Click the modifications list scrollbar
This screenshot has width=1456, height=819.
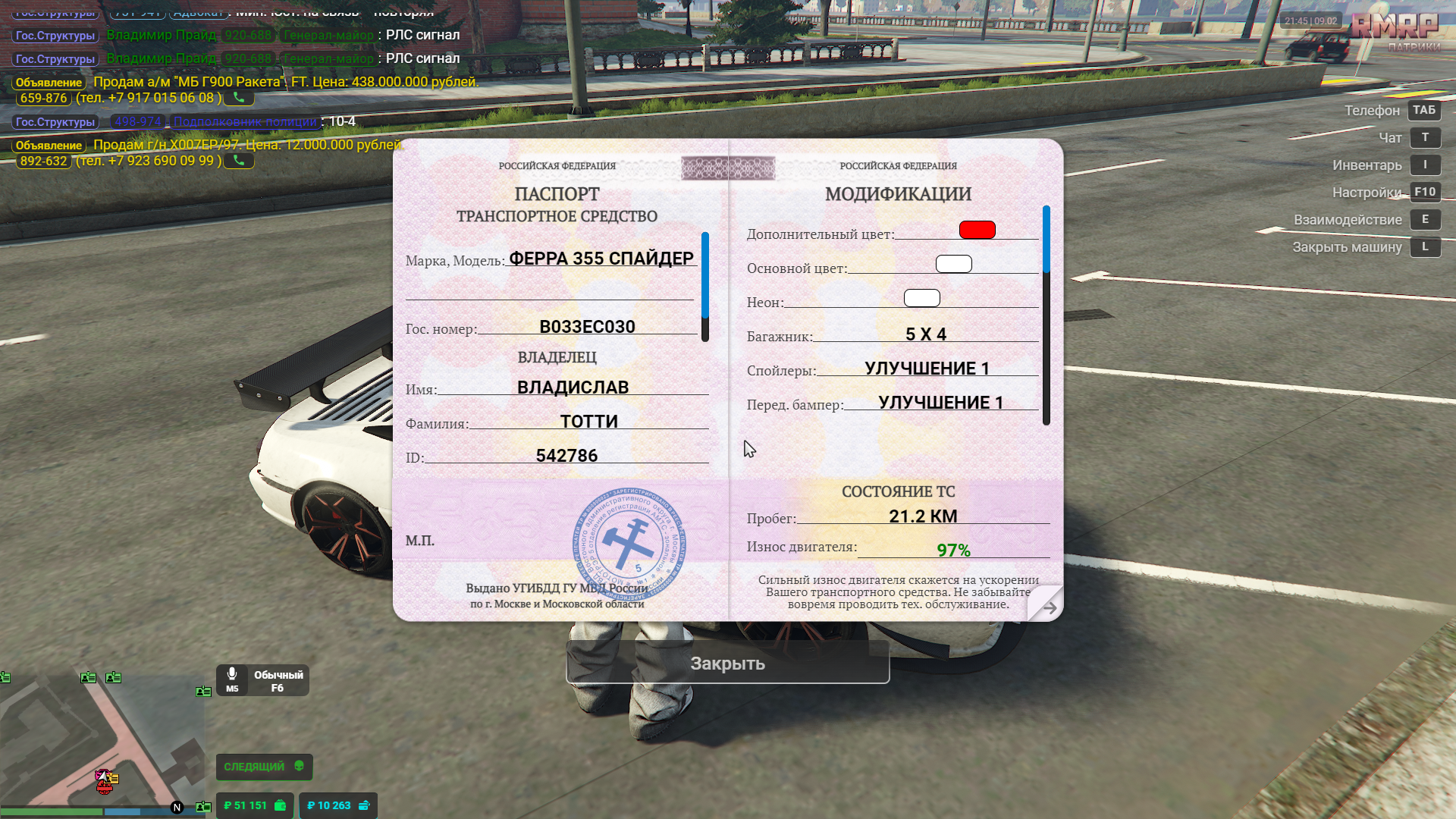(1046, 315)
